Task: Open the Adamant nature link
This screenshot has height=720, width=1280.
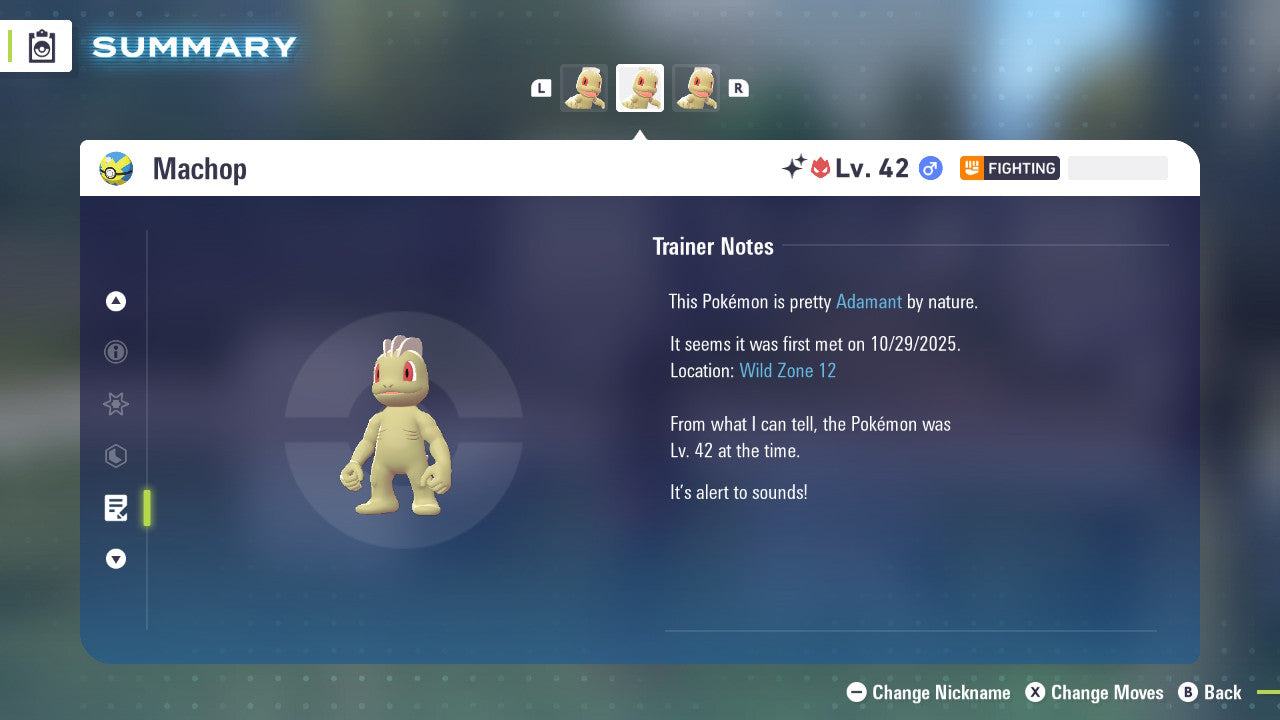Action: [869, 301]
